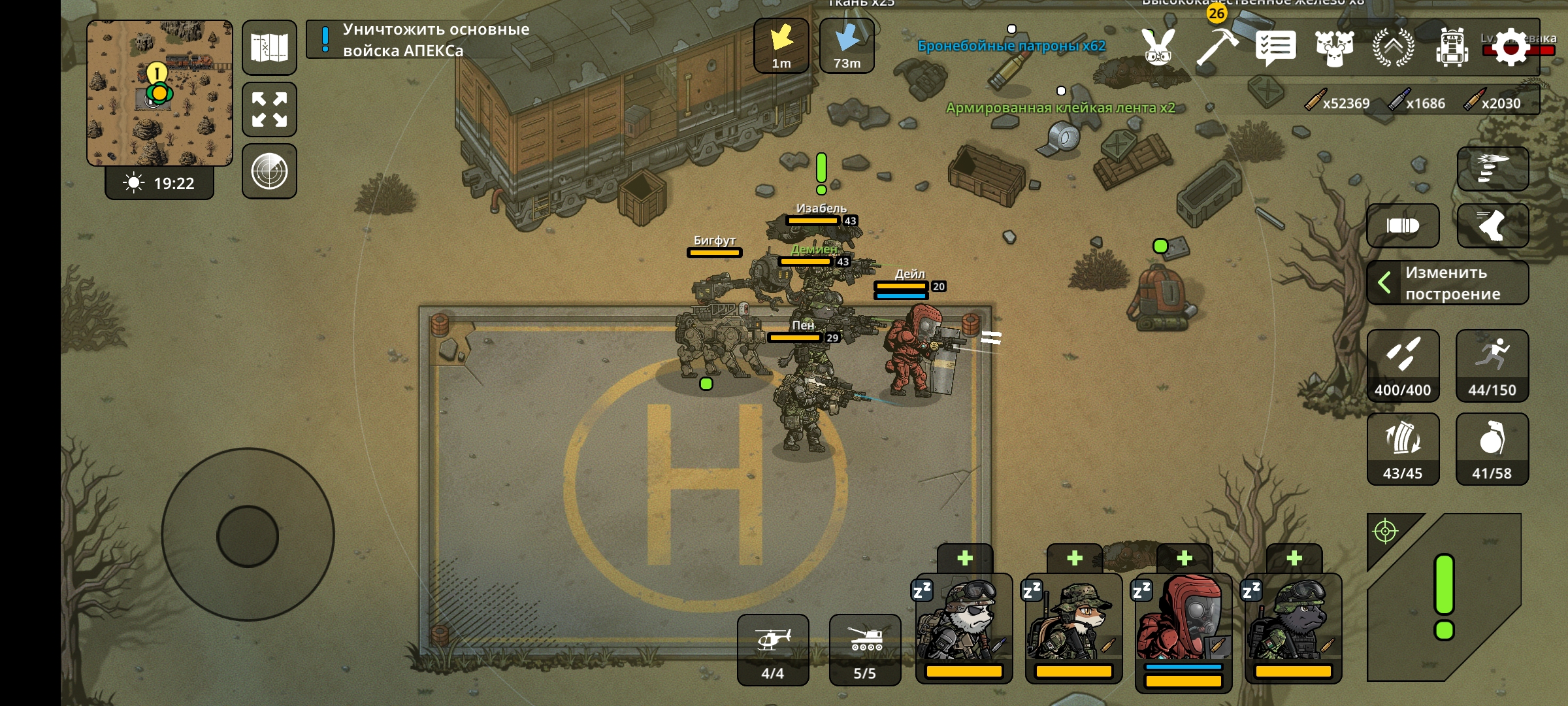Image resolution: width=1568 pixels, height=706 pixels.
Task: Tap the blue arrow 73m waypoint marker
Action: [x=847, y=45]
